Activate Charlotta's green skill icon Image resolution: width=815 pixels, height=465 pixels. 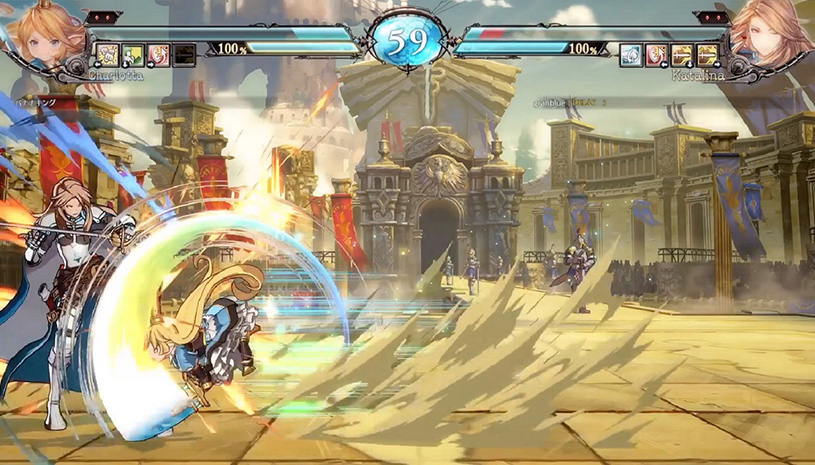(132, 54)
